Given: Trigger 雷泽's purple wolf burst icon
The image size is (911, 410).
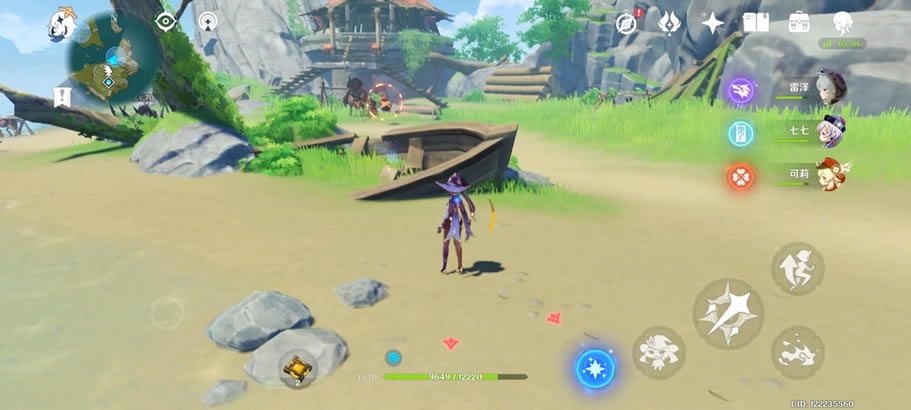Looking at the screenshot, I should [x=741, y=90].
